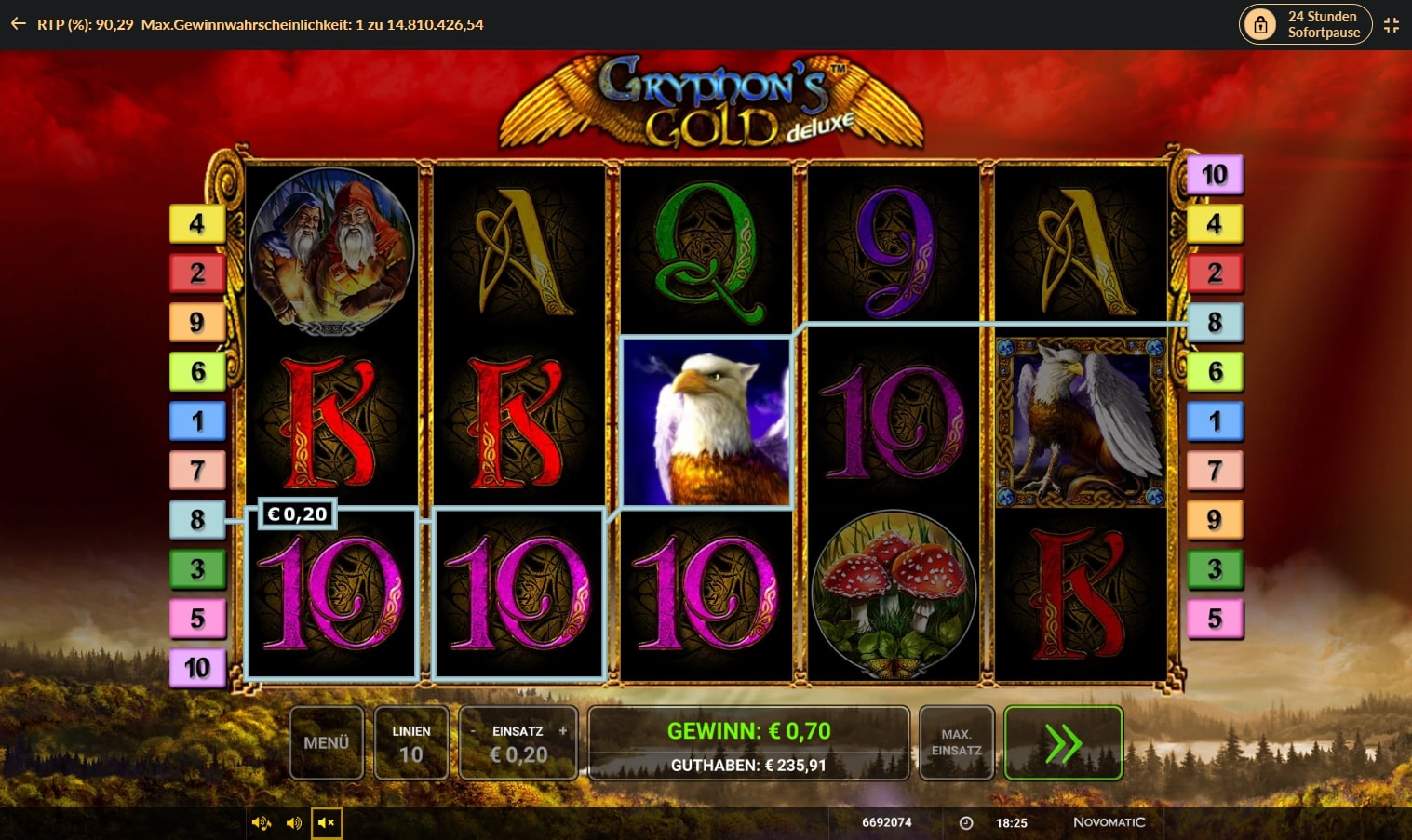Viewport: 1412px width, 840px height.
Task: Select the loud speaker volume icon
Action: point(295,822)
